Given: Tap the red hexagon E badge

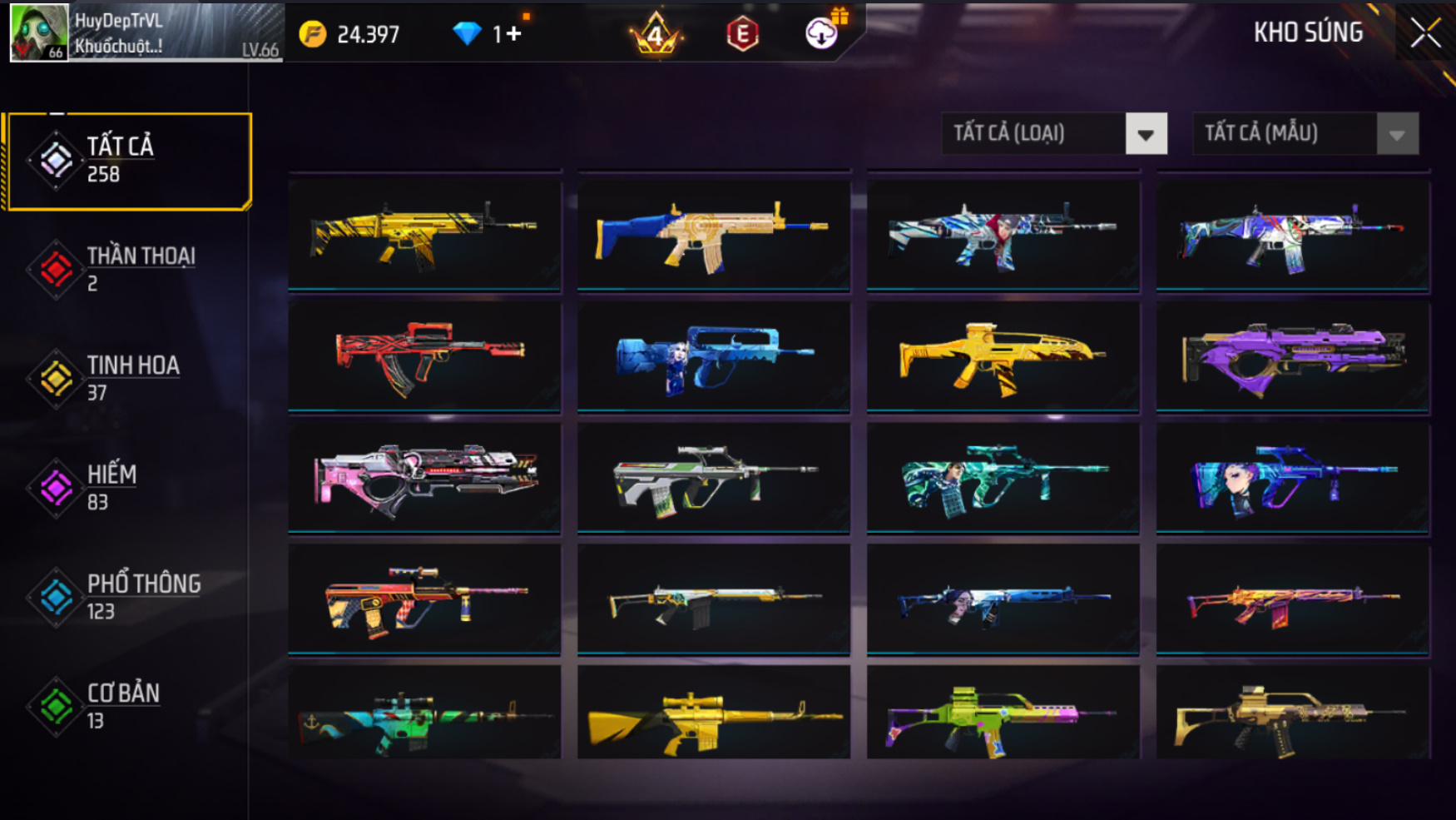Looking at the screenshot, I should (742, 34).
